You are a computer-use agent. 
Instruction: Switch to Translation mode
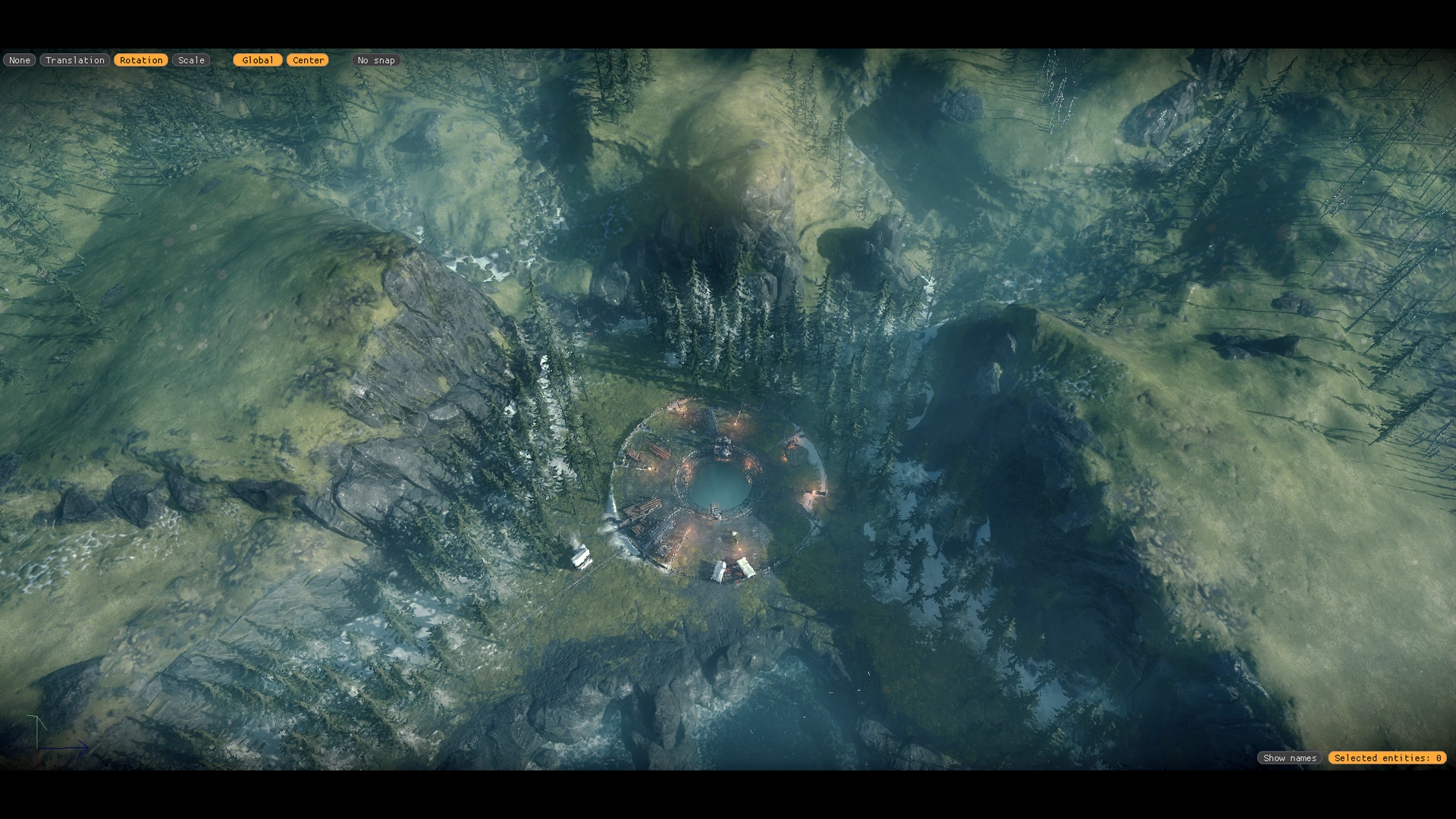click(74, 60)
